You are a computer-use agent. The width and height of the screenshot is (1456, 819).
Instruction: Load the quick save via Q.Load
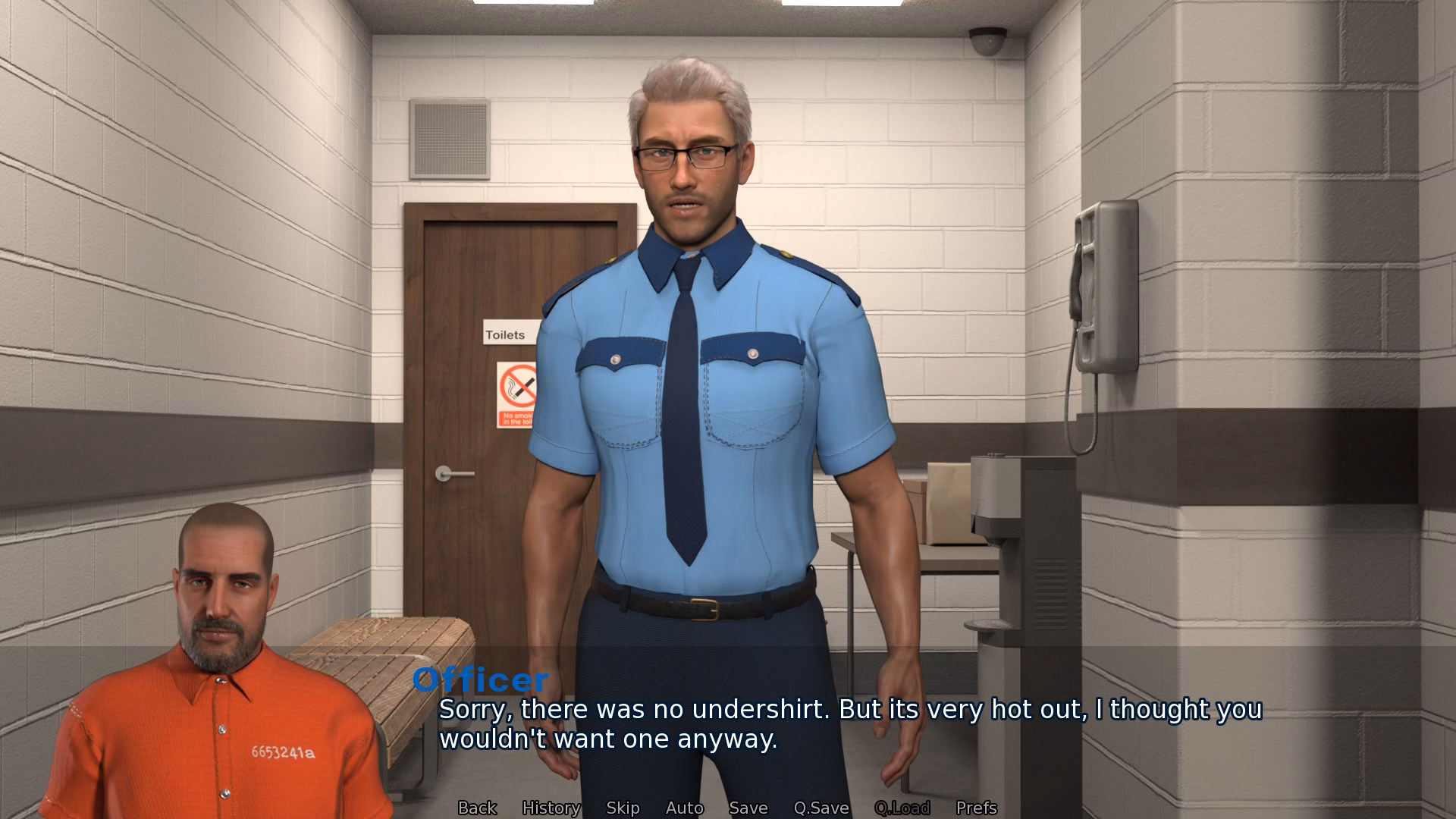pyautogui.click(x=902, y=808)
